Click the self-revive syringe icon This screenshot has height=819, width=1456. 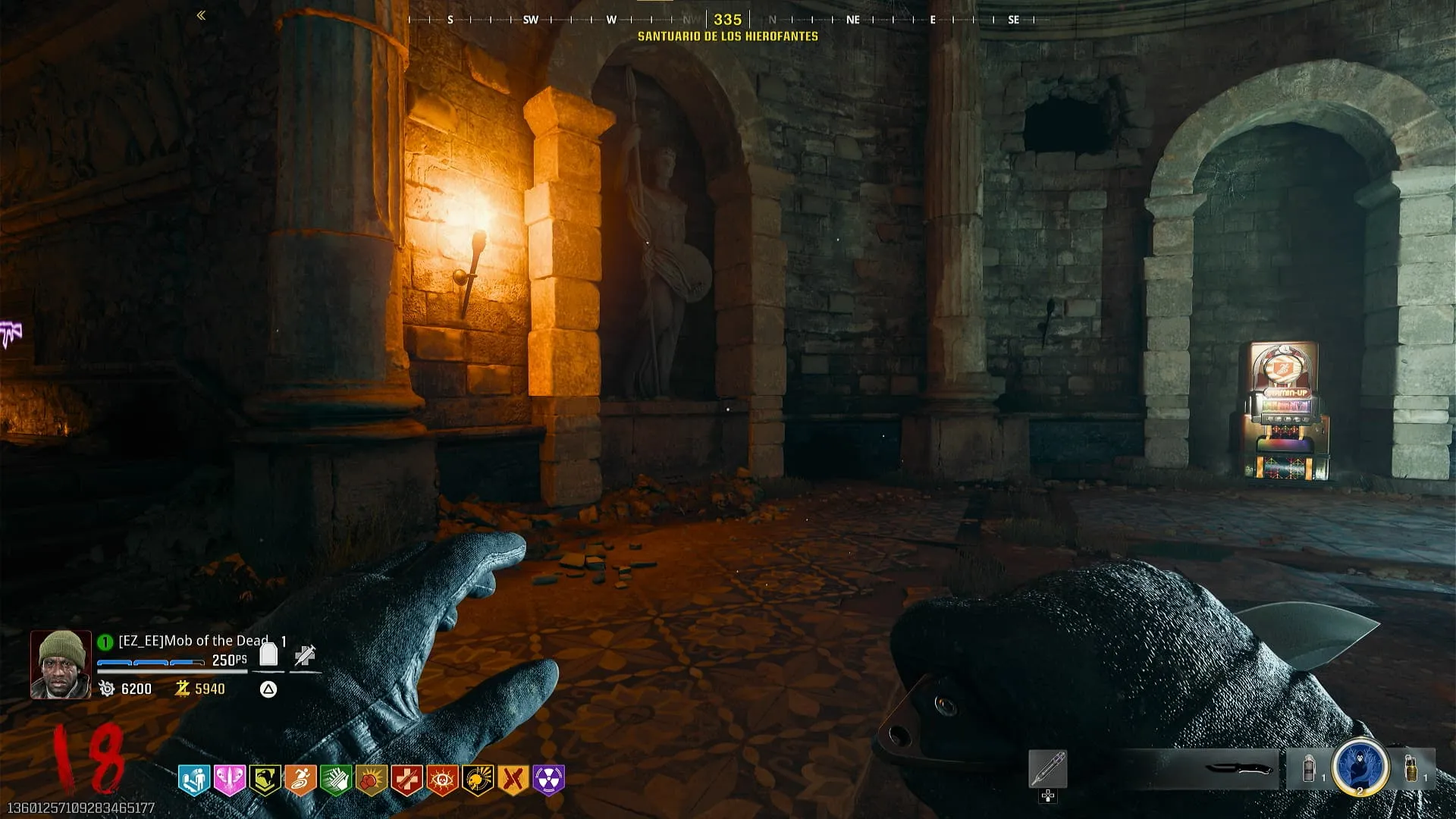(x=305, y=655)
